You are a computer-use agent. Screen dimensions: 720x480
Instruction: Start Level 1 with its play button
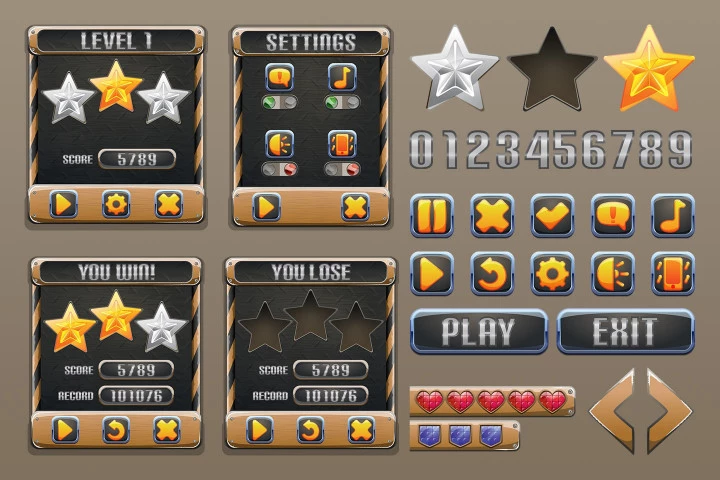(x=64, y=205)
